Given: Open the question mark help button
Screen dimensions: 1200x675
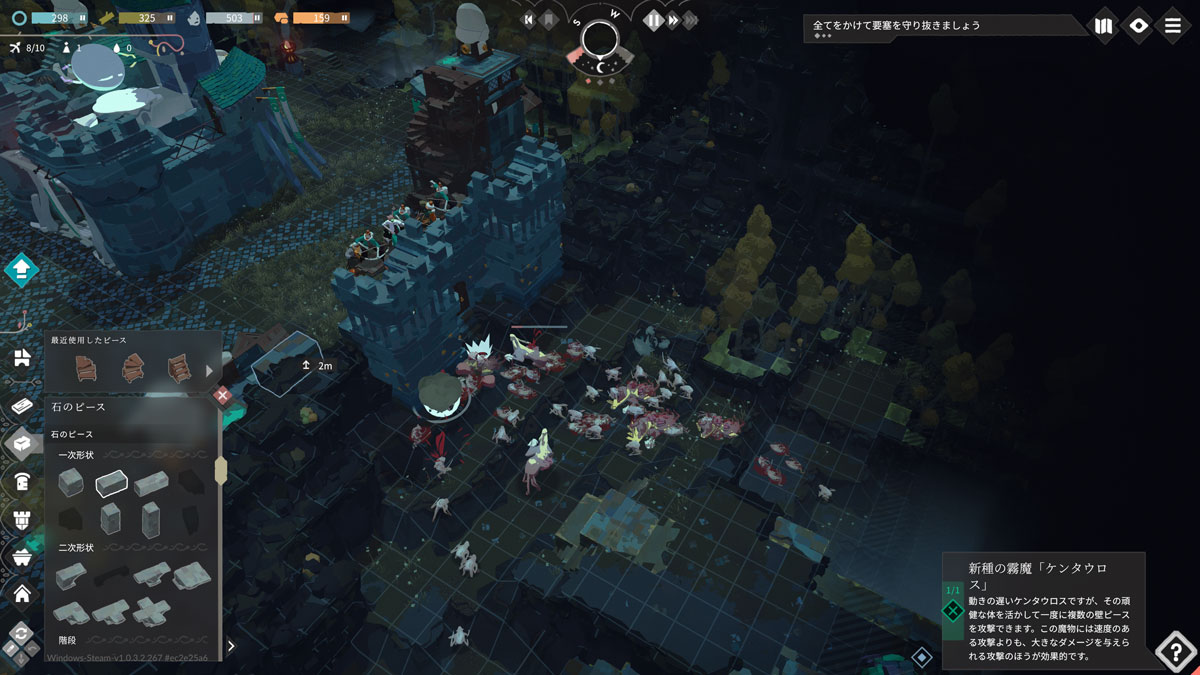Looking at the screenshot, I should (x=1175, y=651).
